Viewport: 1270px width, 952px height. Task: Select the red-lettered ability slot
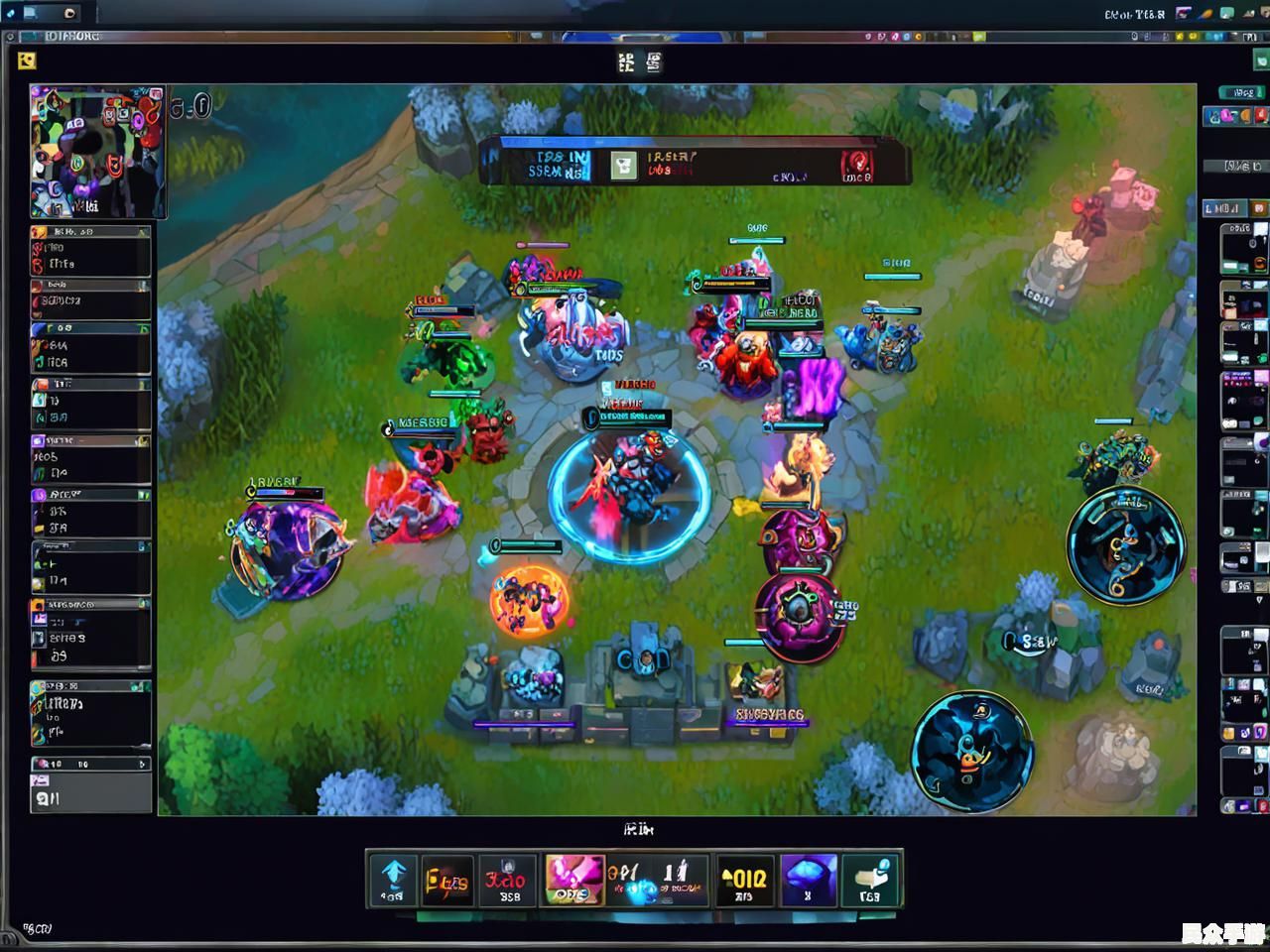(x=508, y=880)
